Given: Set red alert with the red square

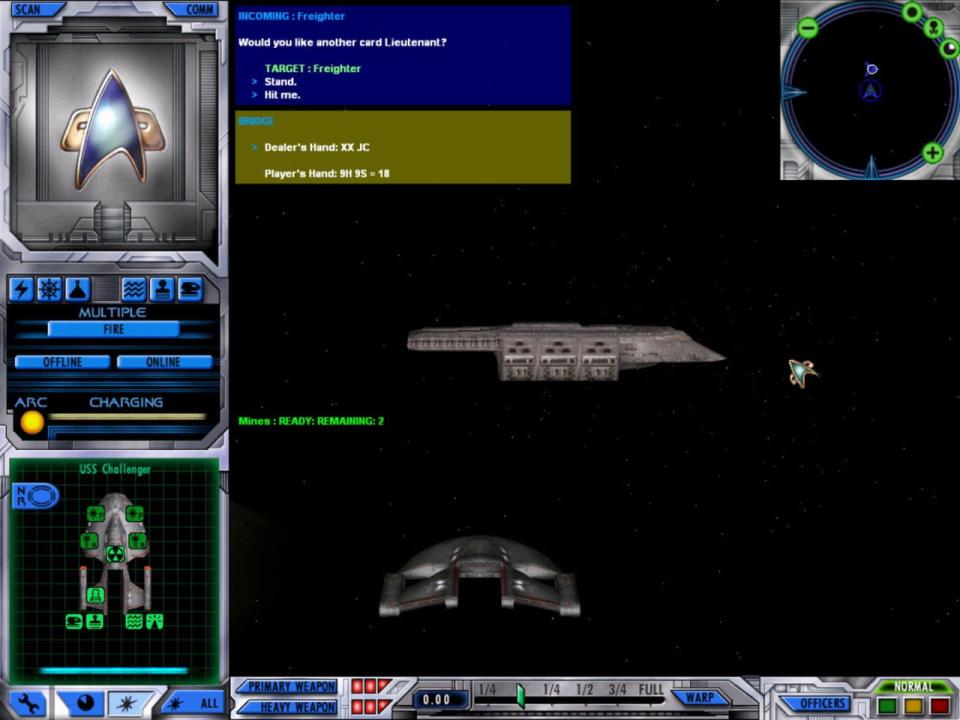Looking at the screenshot, I should [x=939, y=706].
